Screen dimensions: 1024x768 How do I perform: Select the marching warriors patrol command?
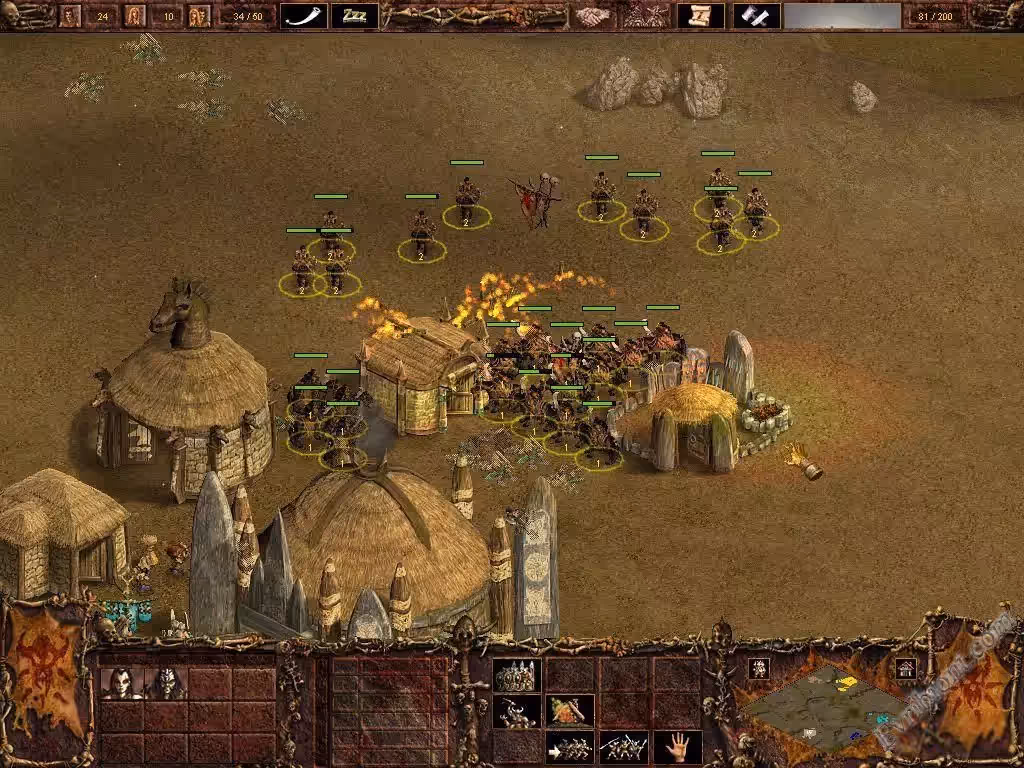[x=624, y=747]
